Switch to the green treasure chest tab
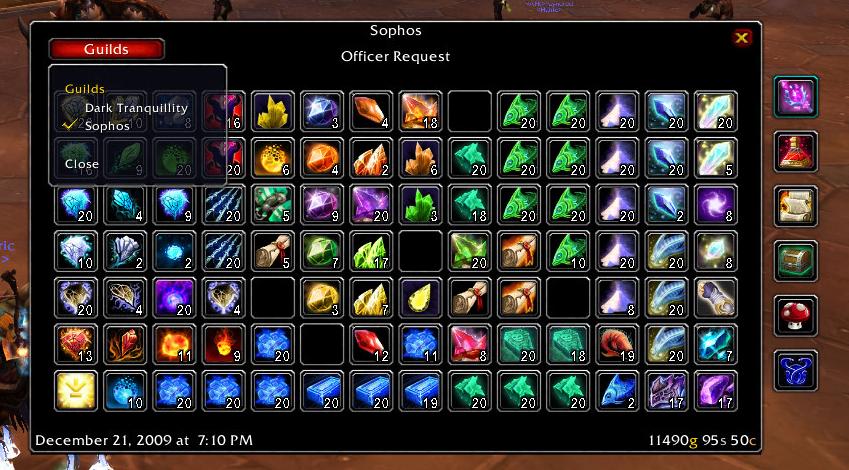Viewport: 849px width, 470px height. (796, 261)
